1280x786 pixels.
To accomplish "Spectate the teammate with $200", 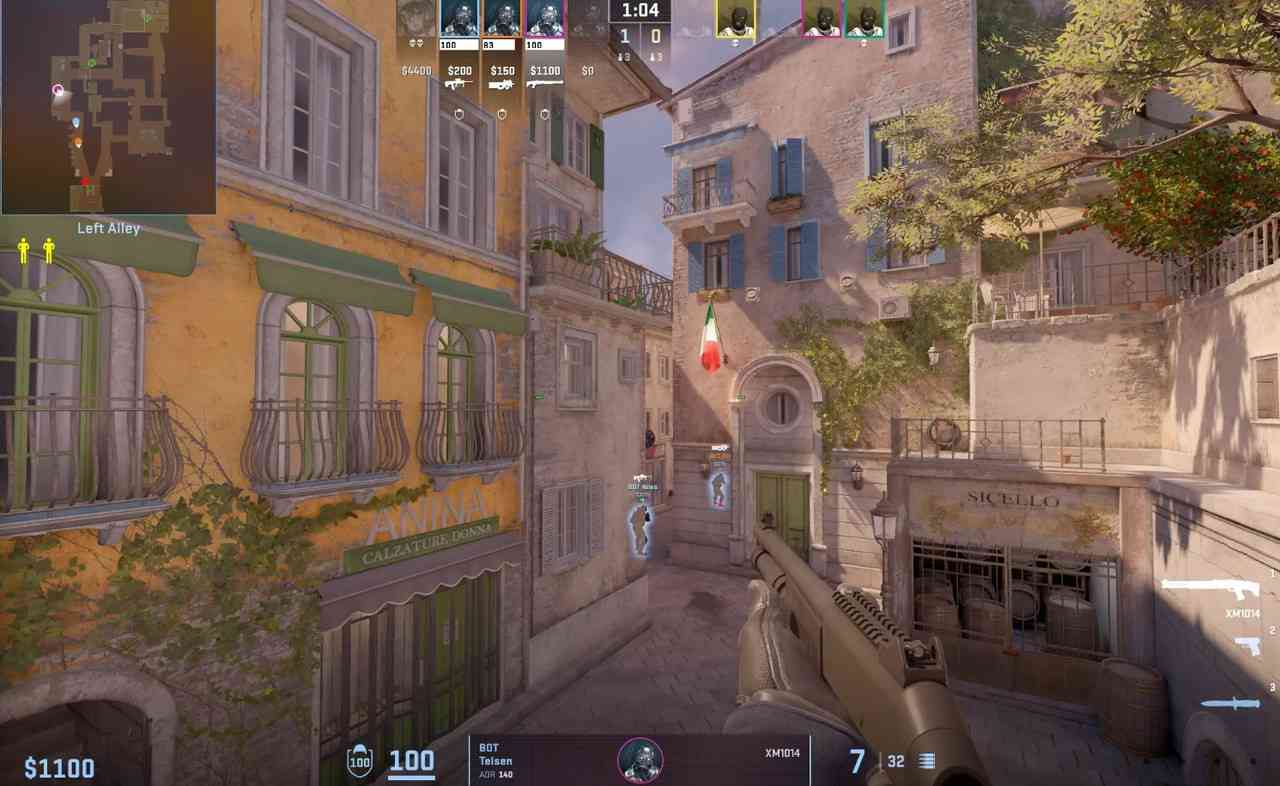I will pos(460,19).
